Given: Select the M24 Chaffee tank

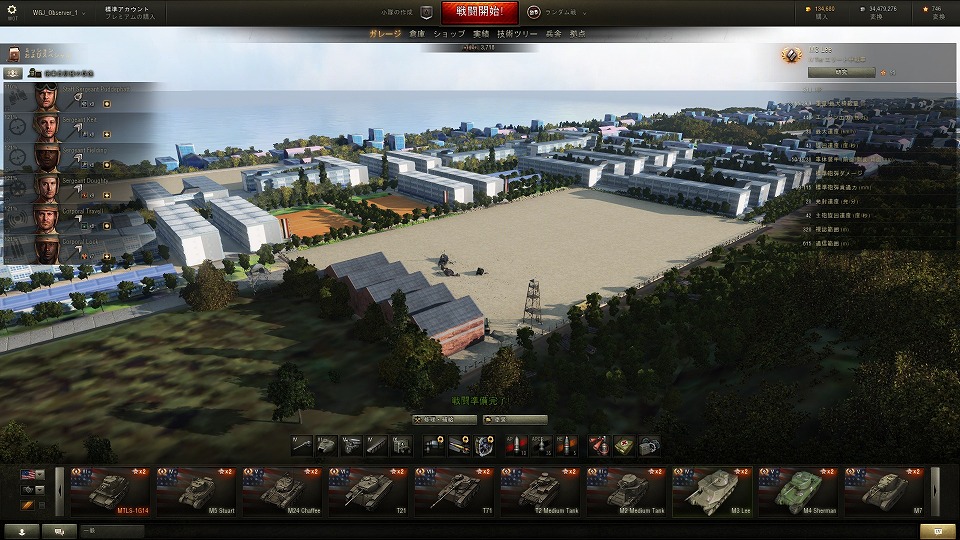Looking at the screenshot, I should pyautogui.click(x=281, y=490).
